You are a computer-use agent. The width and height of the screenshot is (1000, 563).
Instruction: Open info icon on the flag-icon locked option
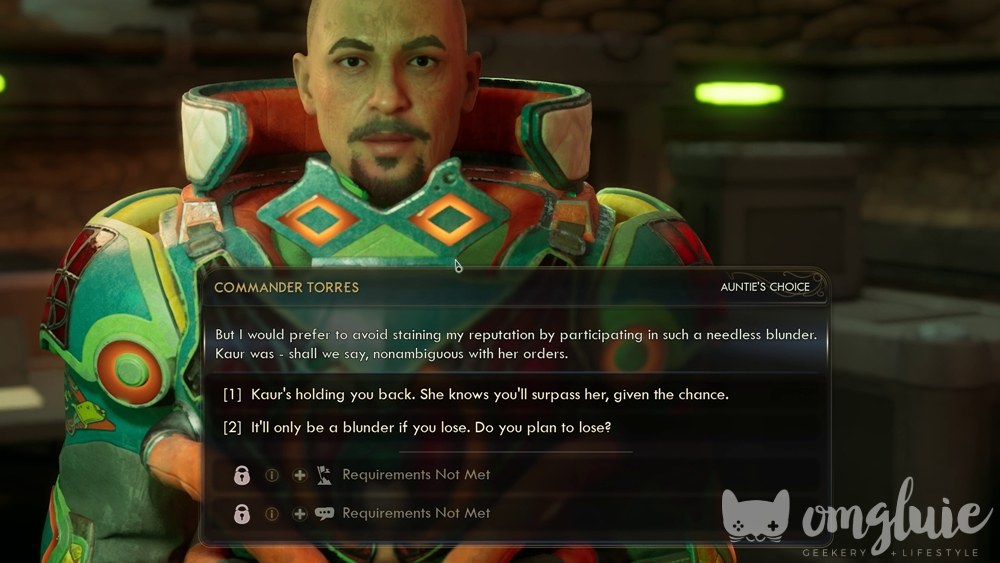[272, 475]
